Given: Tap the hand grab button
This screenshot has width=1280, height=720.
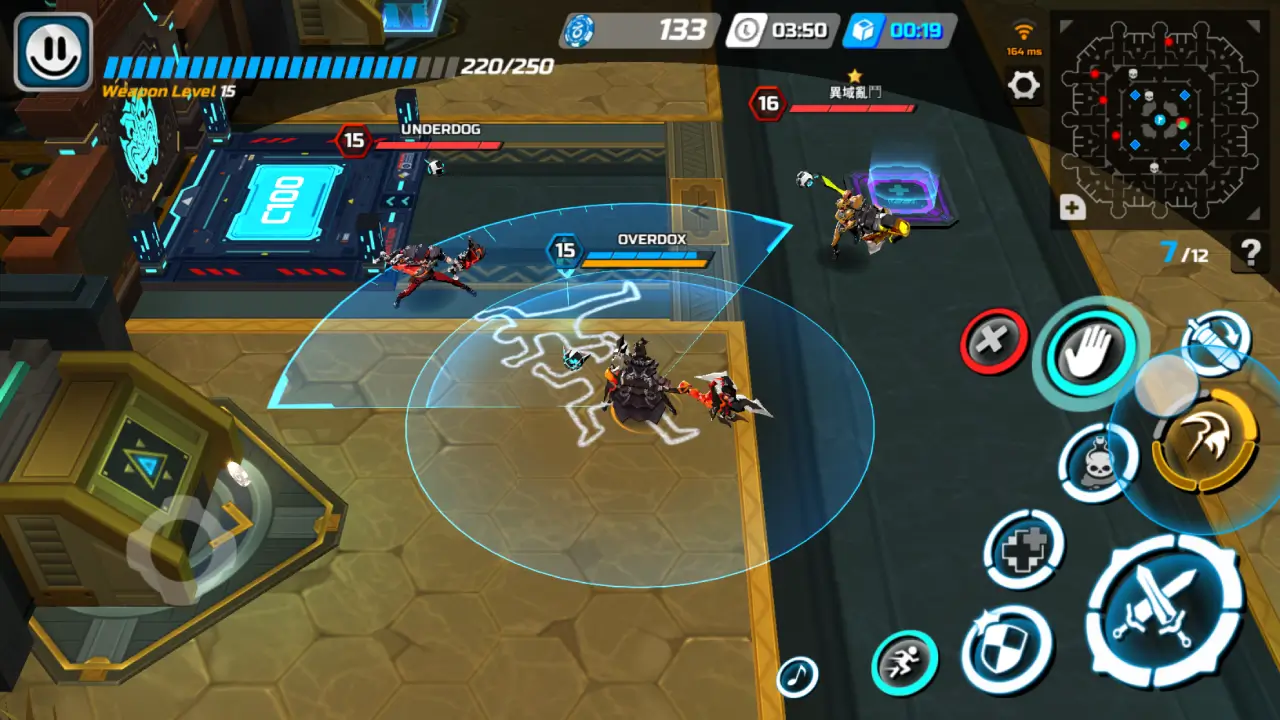Looking at the screenshot, I should pyautogui.click(x=1089, y=350).
